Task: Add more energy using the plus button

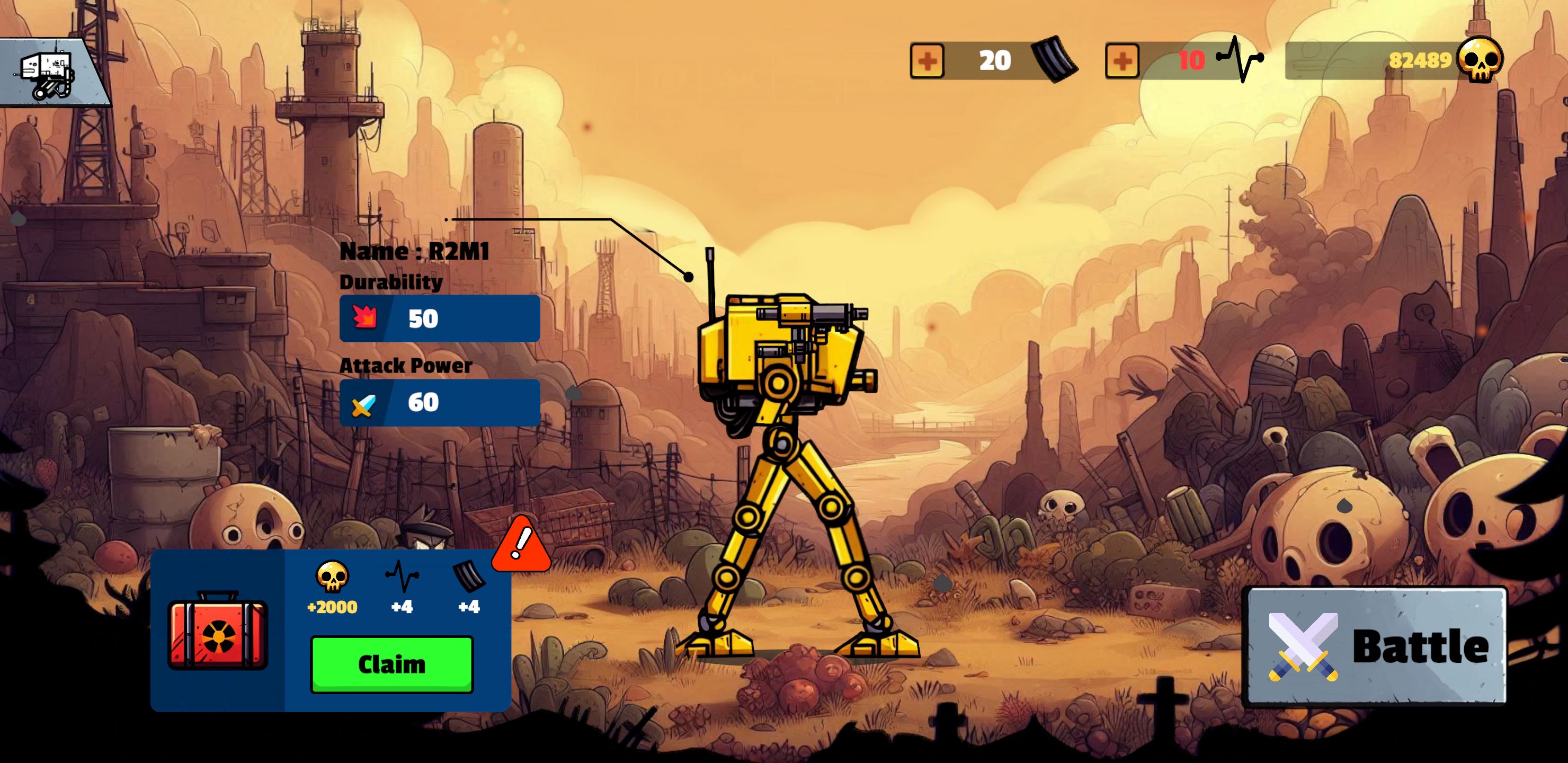Action: (1122, 61)
